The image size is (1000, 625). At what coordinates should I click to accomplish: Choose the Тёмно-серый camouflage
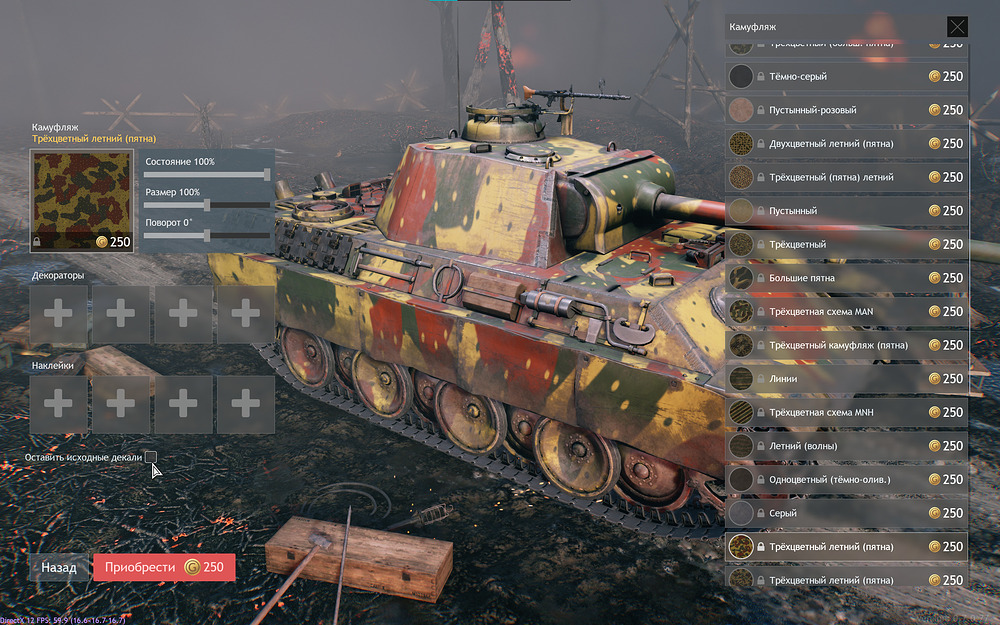pos(846,77)
